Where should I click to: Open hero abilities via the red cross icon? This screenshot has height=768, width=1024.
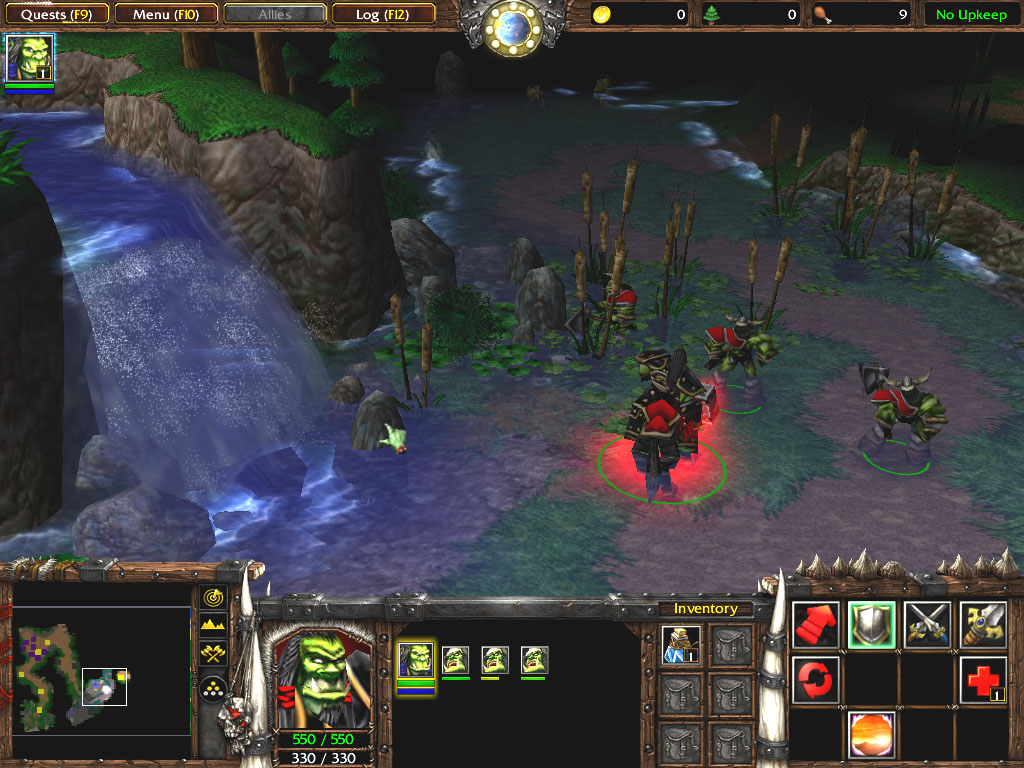(983, 680)
